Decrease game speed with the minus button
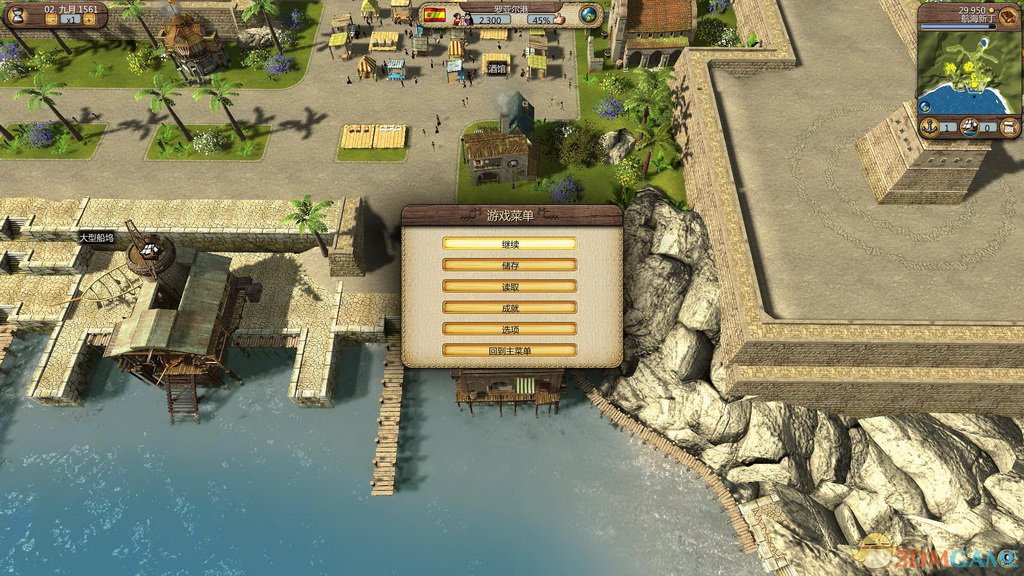 49,19
